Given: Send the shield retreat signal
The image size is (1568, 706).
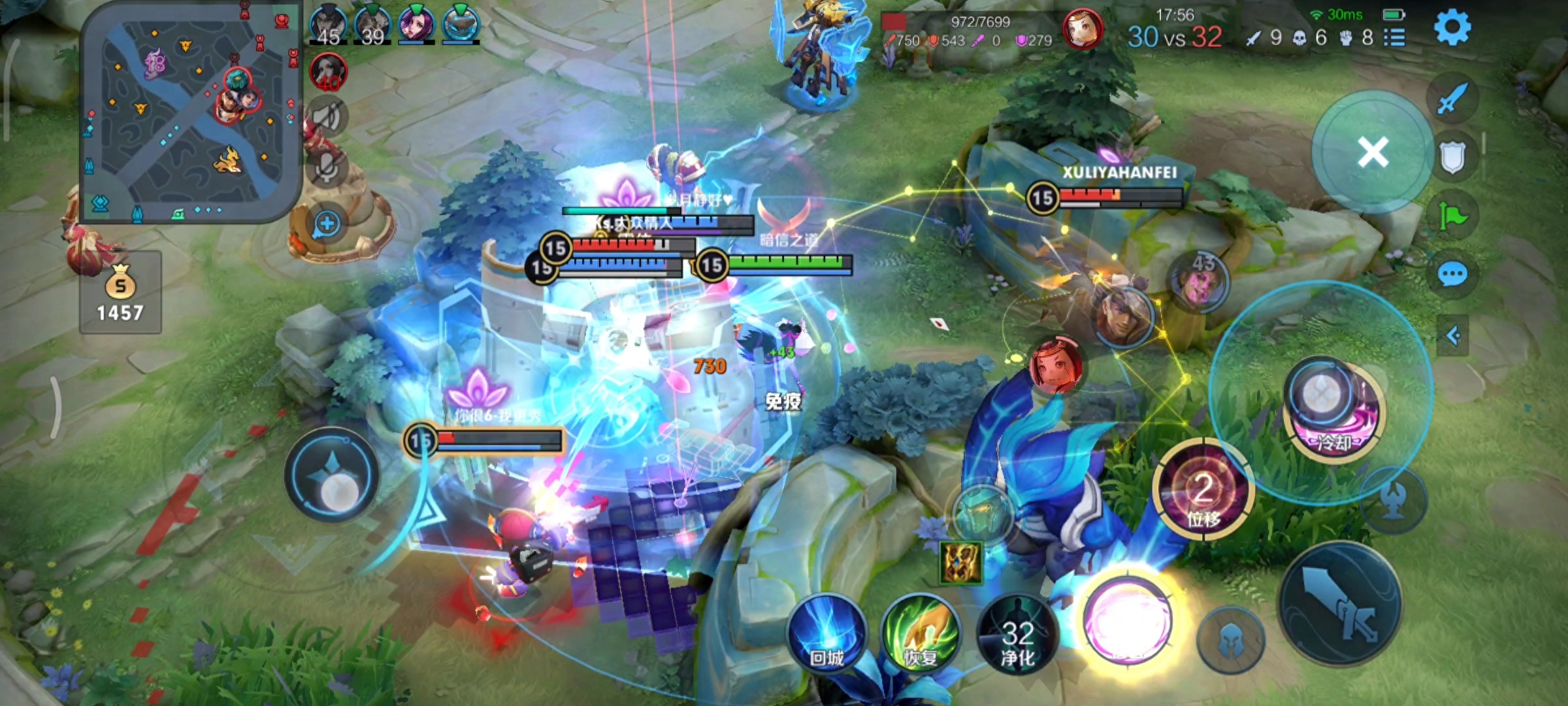Looking at the screenshot, I should click(x=1452, y=157).
